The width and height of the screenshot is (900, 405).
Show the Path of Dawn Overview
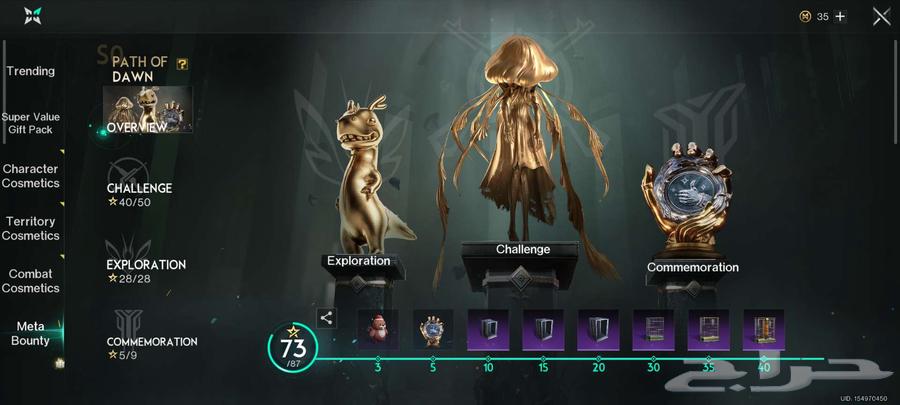tap(147, 110)
